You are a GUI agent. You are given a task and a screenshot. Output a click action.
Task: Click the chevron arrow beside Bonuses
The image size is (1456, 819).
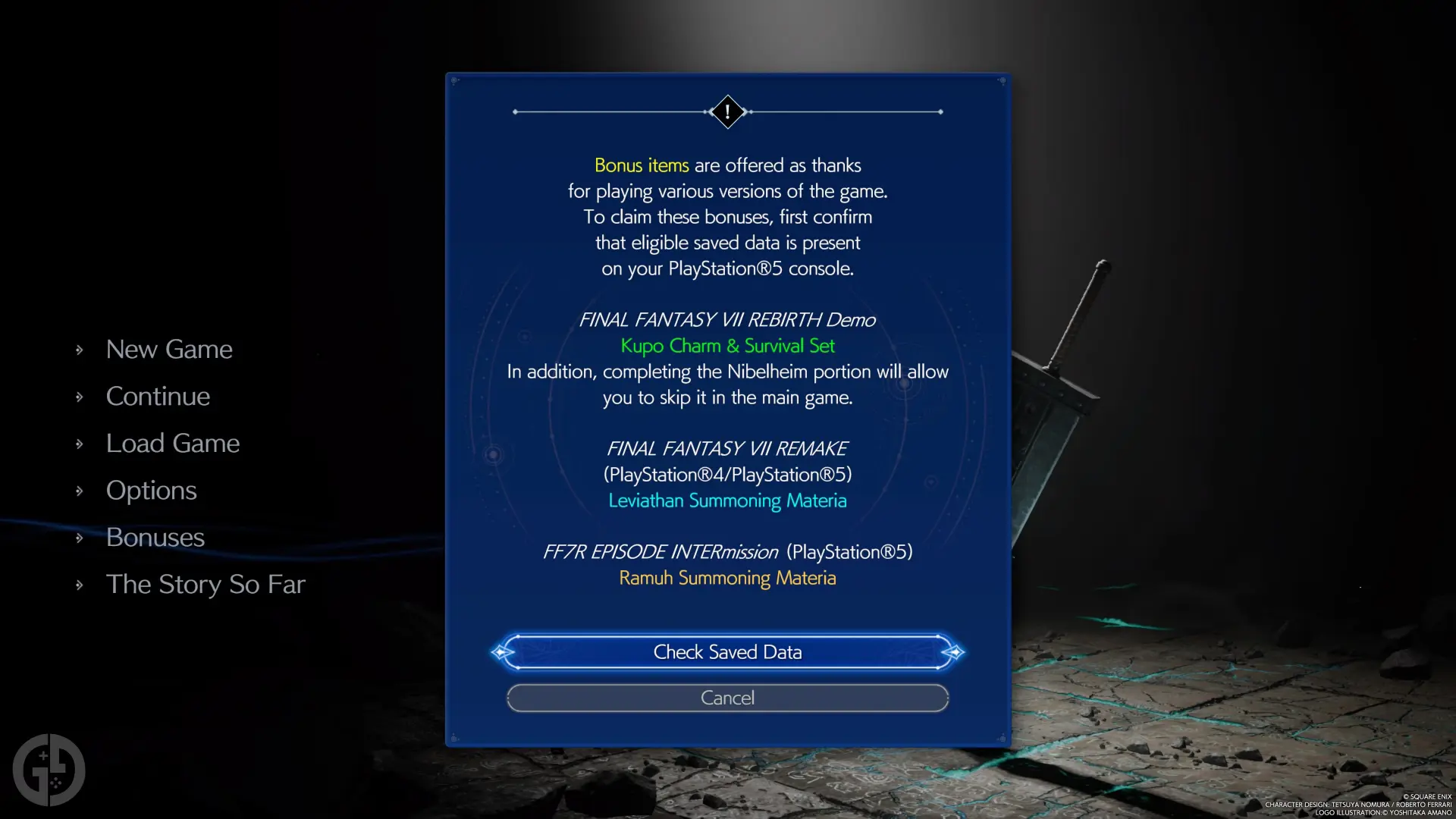(x=80, y=537)
